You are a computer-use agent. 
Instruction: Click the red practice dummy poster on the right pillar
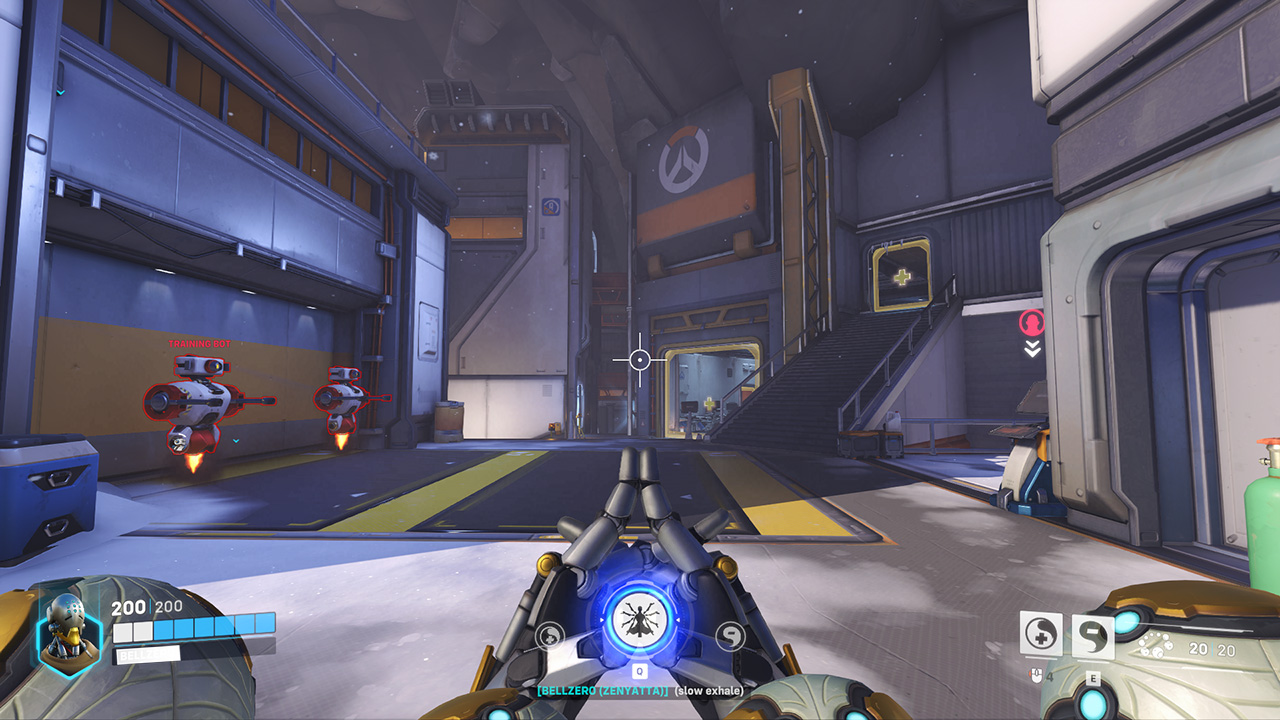1032,322
